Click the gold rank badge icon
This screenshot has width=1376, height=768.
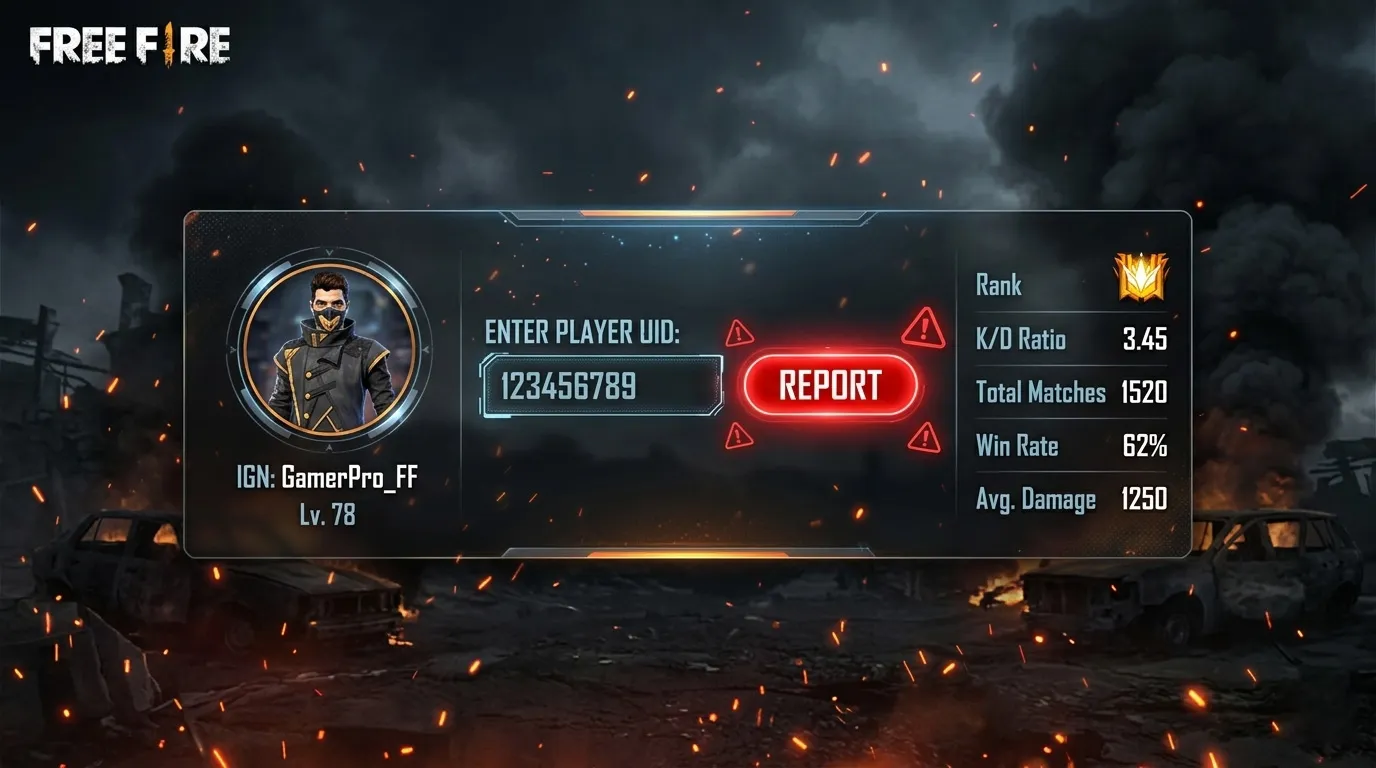[x=1141, y=277]
